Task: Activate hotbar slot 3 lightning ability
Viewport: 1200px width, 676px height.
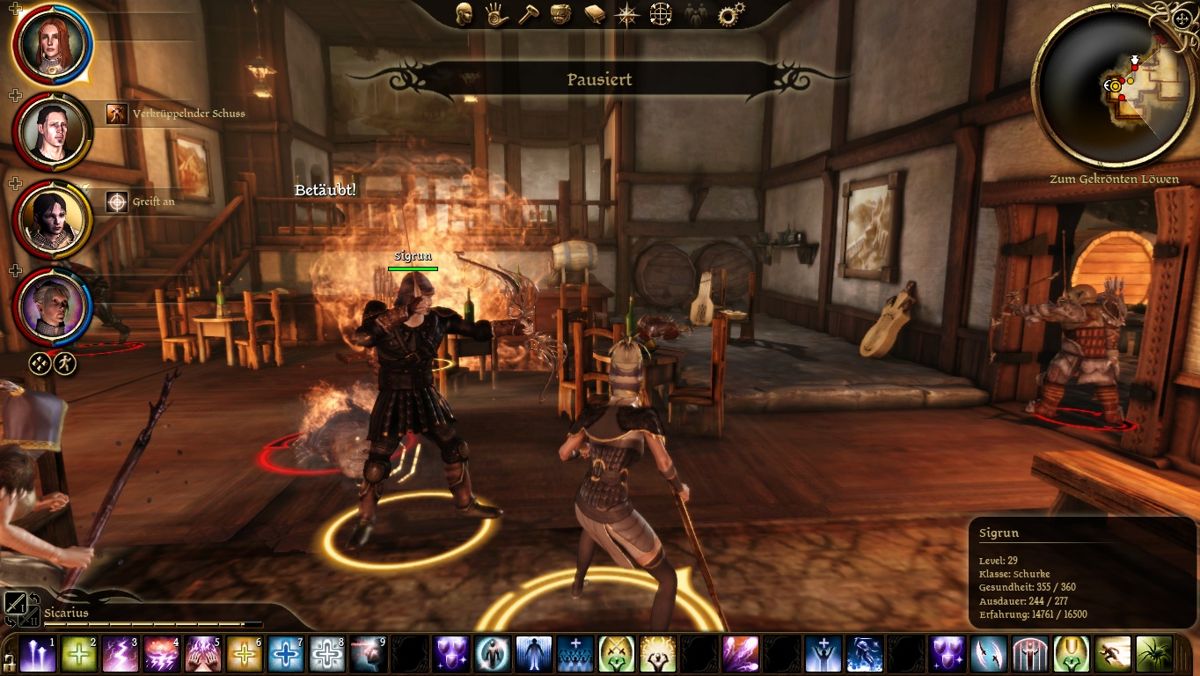Action: (x=120, y=654)
